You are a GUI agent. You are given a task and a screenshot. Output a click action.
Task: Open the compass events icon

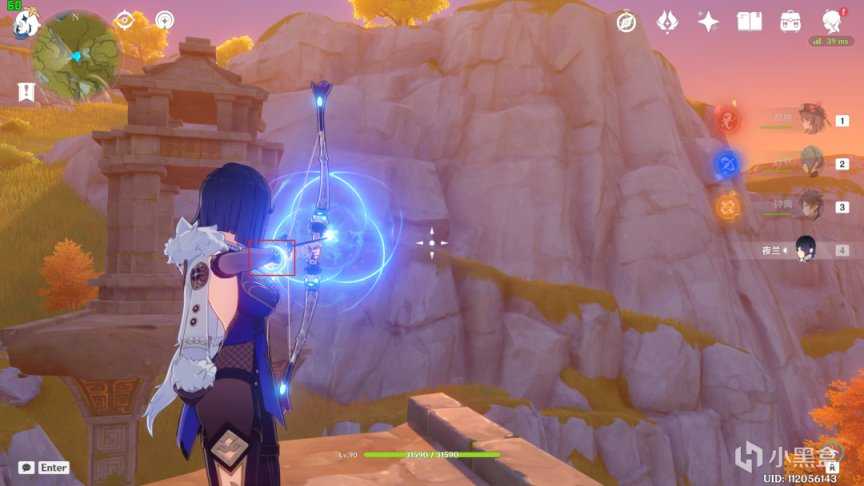pyautogui.click(x=627, y=22)
